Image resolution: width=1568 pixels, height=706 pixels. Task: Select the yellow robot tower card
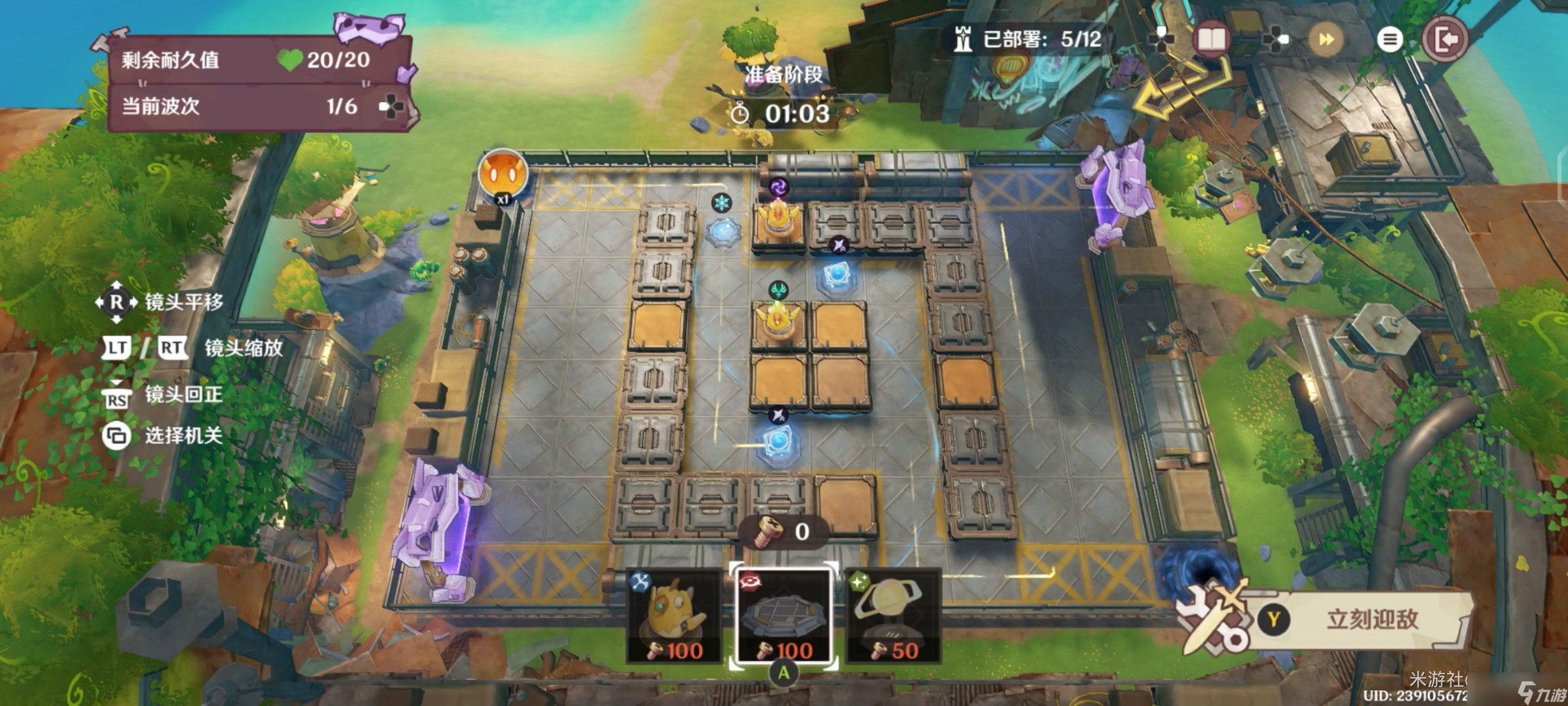click(675, 616)
